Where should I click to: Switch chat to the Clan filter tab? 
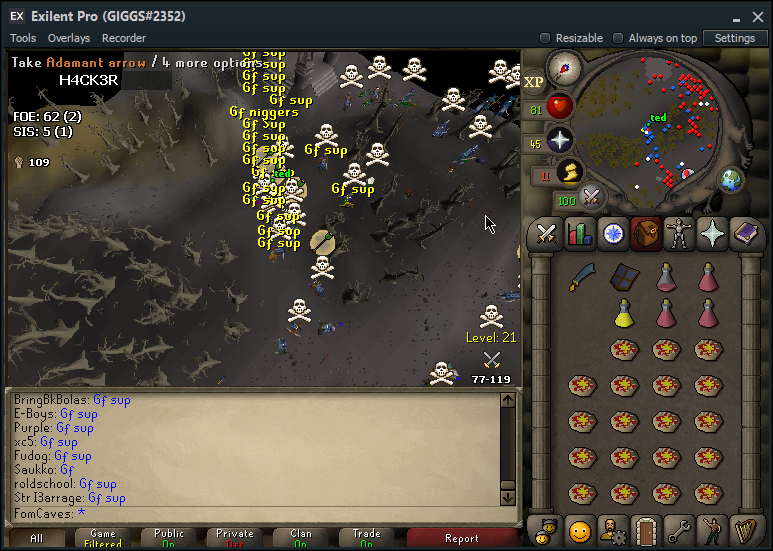click(x=300, y=539)
